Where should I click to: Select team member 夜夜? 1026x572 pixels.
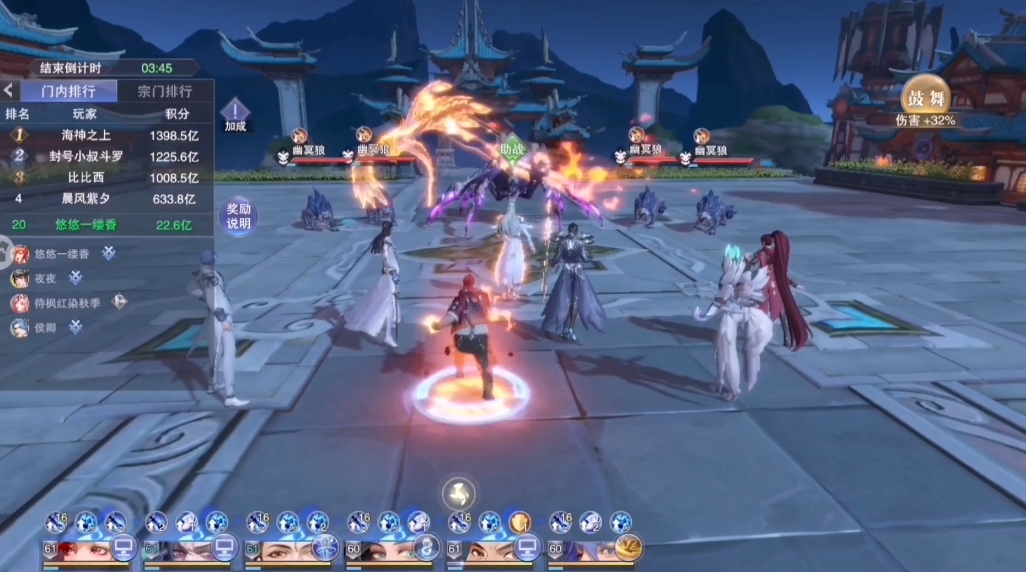[46, 278]
